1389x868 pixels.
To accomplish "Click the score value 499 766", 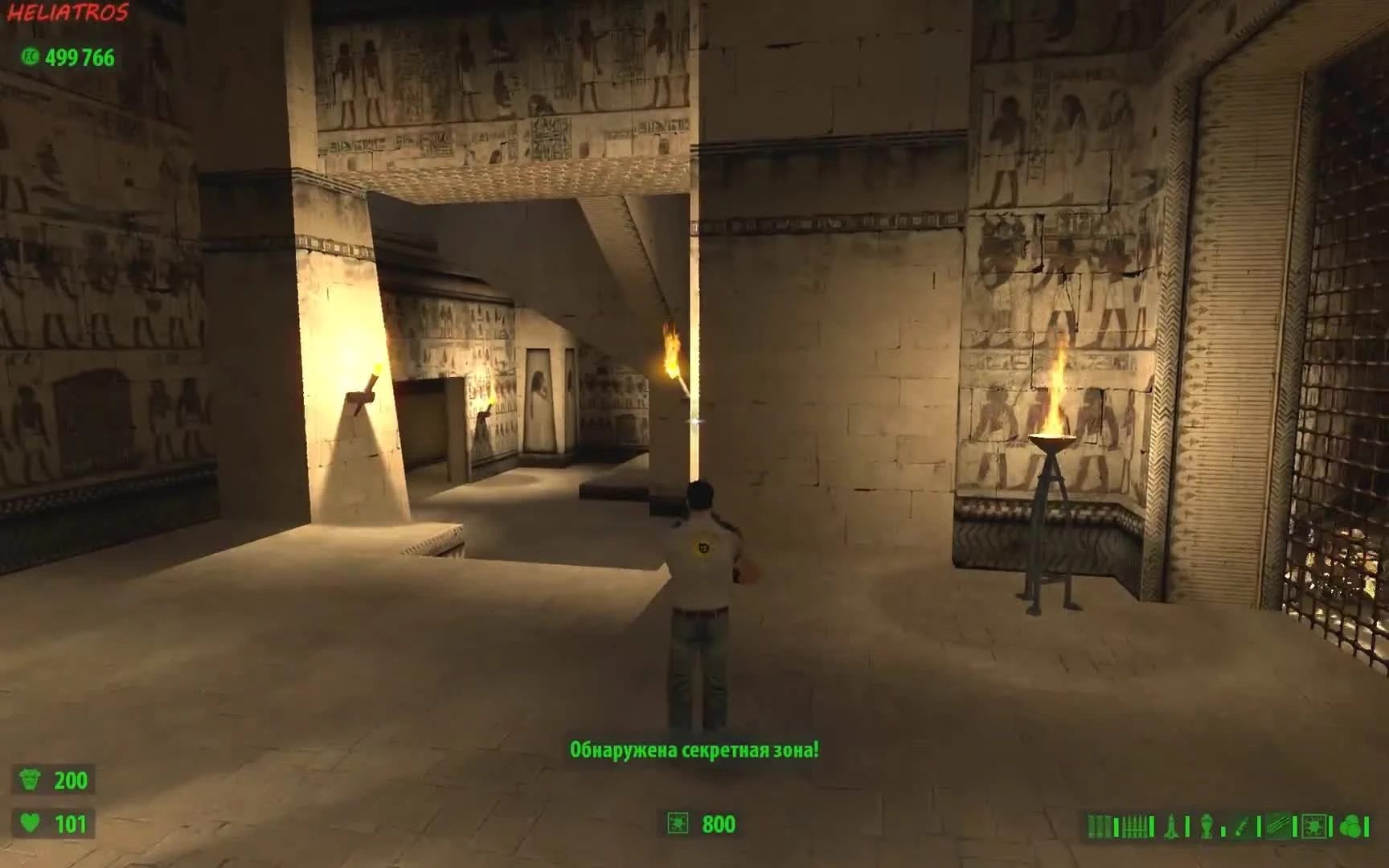I will [x=80, y=58].
